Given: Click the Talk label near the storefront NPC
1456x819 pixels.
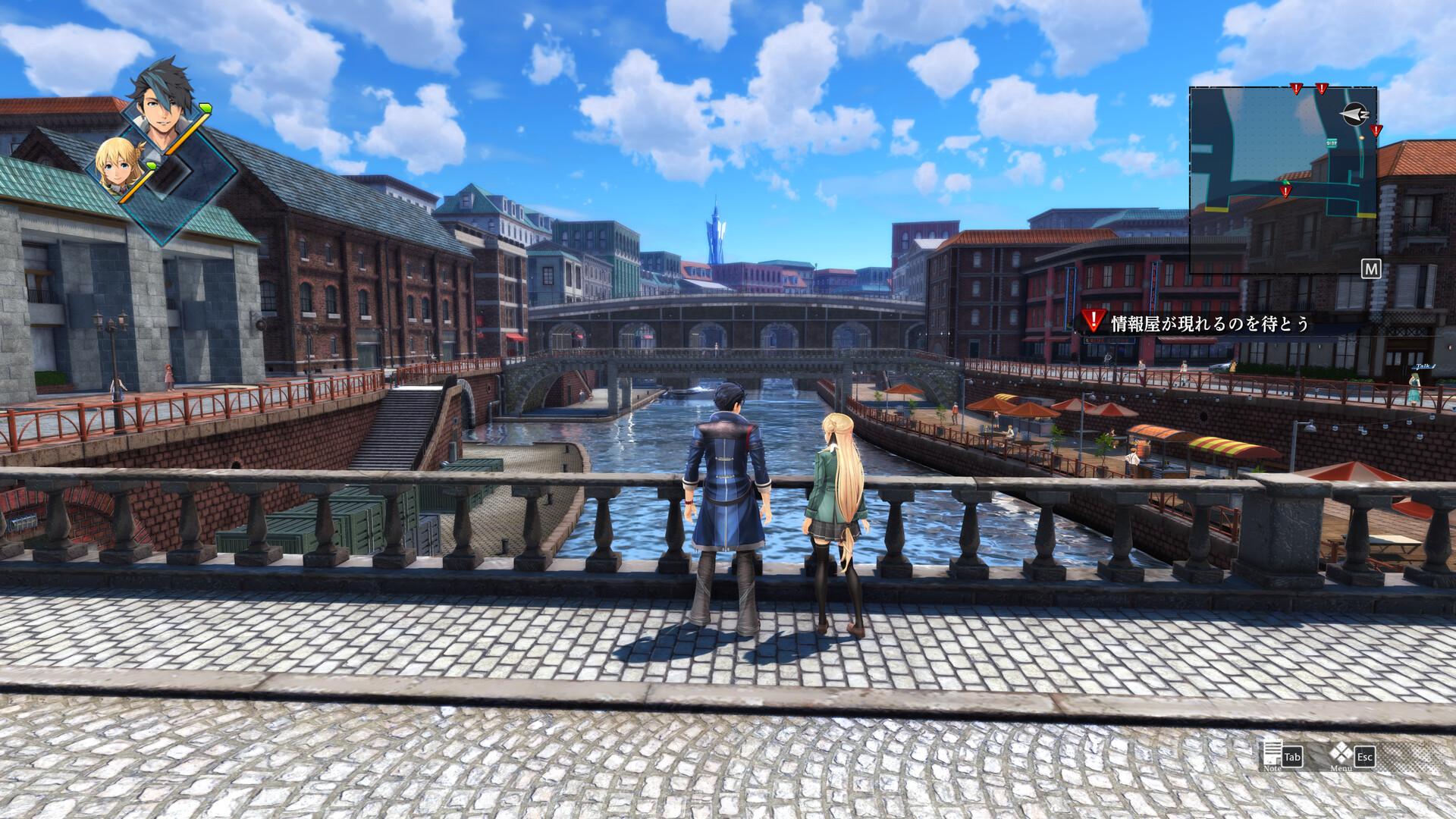Looking at the screenshot, I should coord(1423,366).
